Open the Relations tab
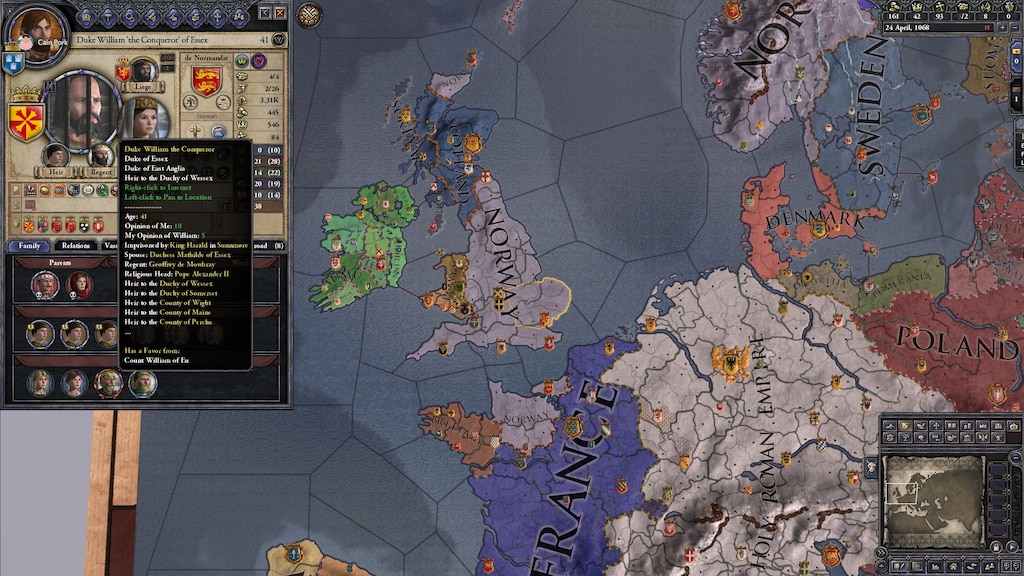Screen dimensions: 1024x576 click(75, 245)
